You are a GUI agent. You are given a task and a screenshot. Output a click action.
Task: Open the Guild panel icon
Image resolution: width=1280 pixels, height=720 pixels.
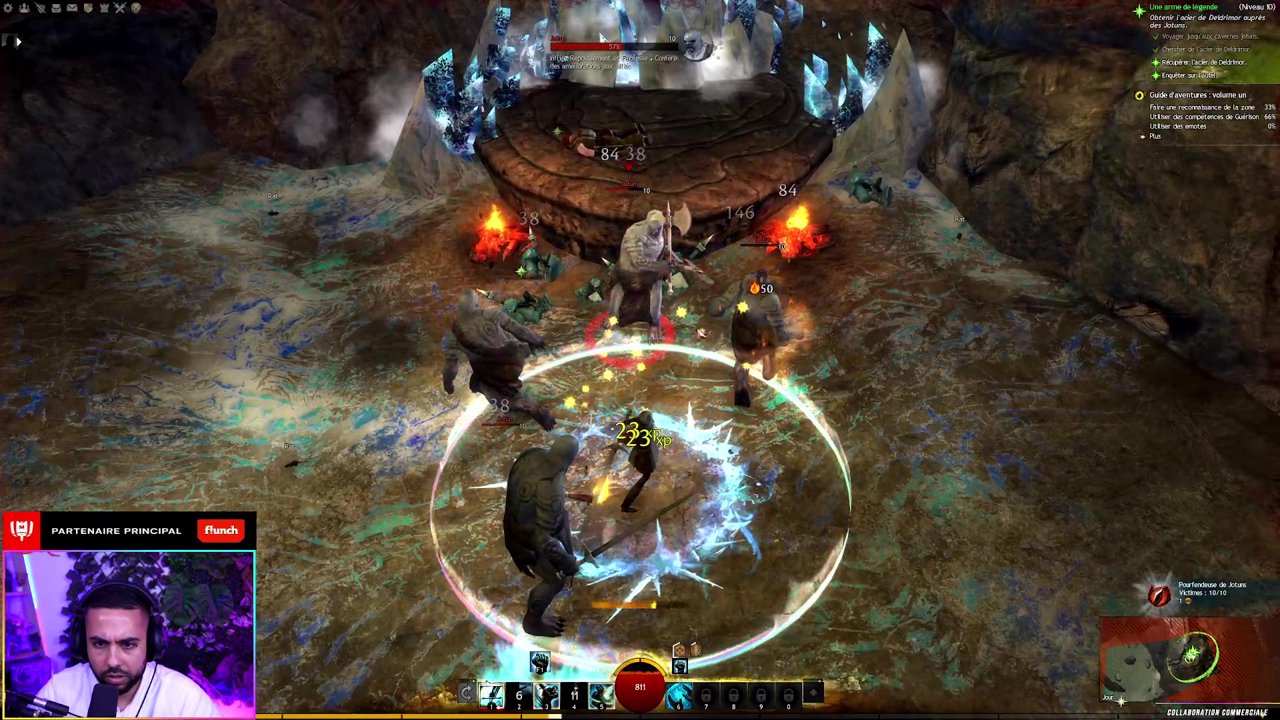(x=89, y=8)
